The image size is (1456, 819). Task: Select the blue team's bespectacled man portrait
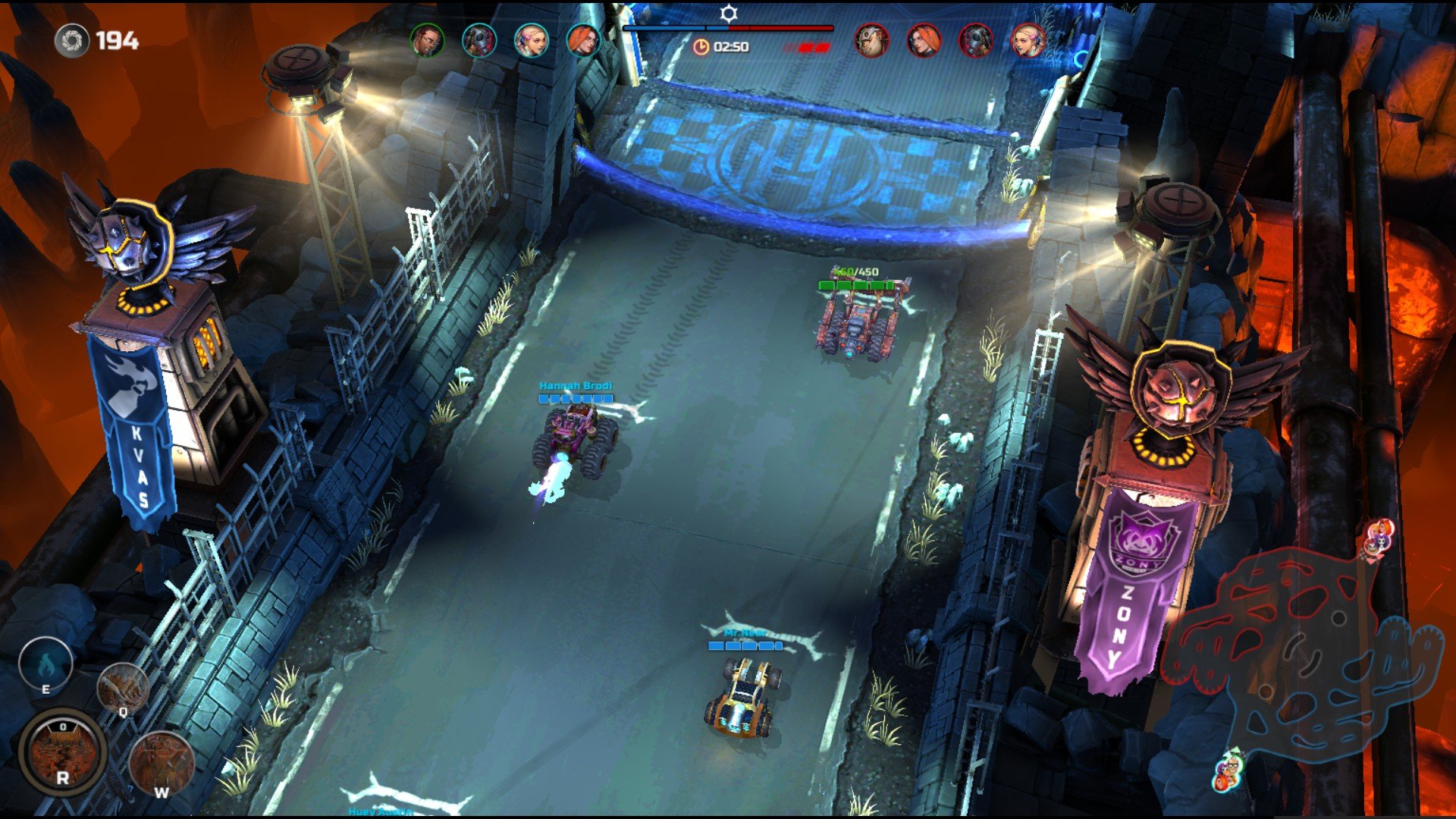pyautogui.click(x=428, y=40)
